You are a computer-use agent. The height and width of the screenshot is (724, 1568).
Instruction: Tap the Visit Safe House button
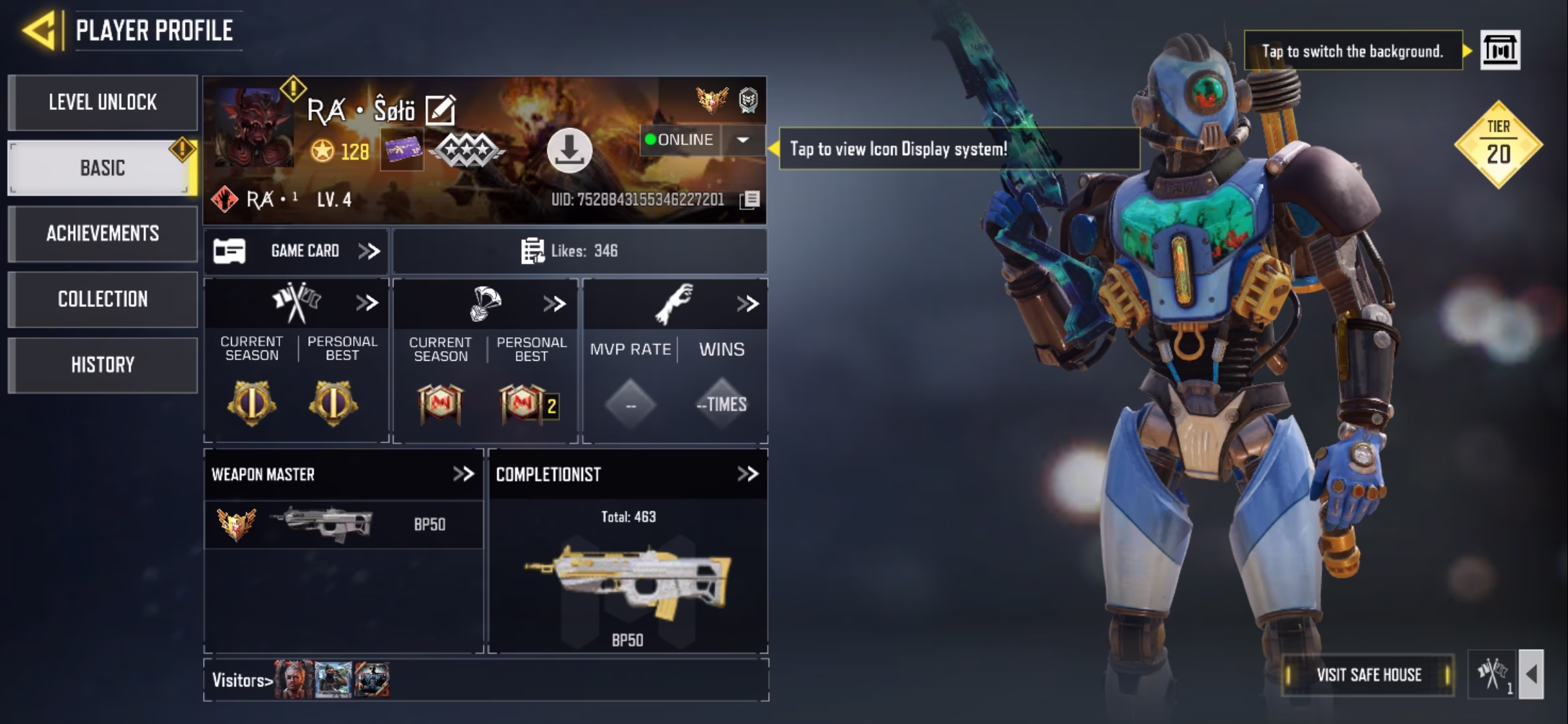[1368, 674]
